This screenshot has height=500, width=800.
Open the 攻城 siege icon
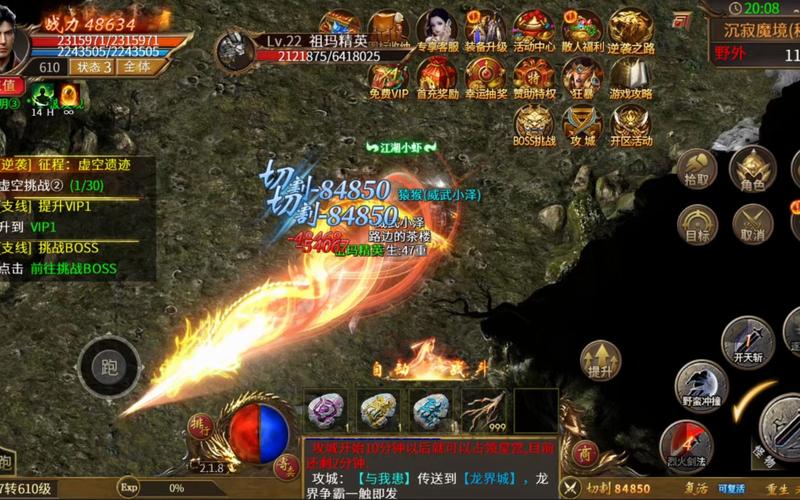click(582, 125)
